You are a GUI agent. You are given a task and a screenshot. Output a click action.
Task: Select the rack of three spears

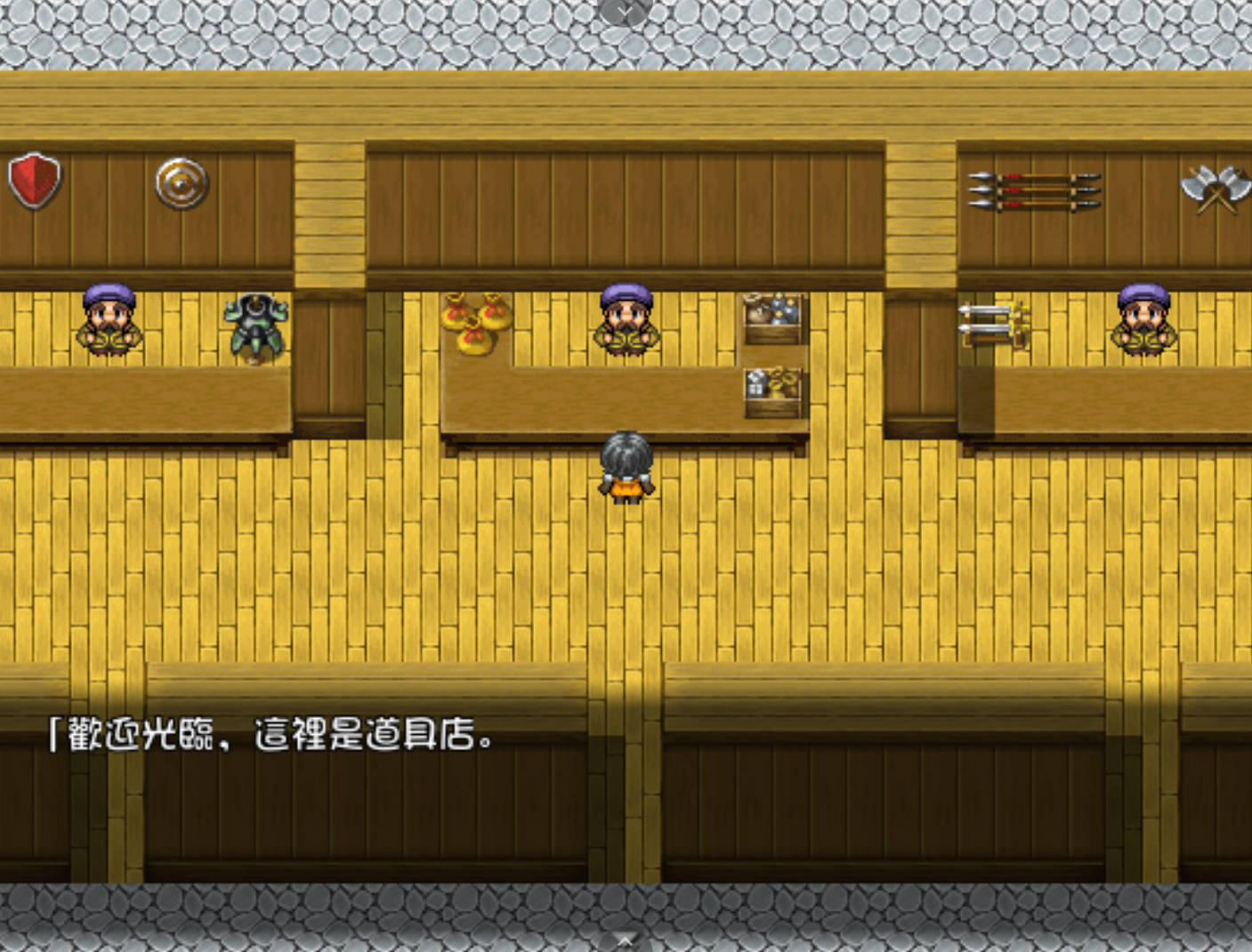pos(1032,189)
